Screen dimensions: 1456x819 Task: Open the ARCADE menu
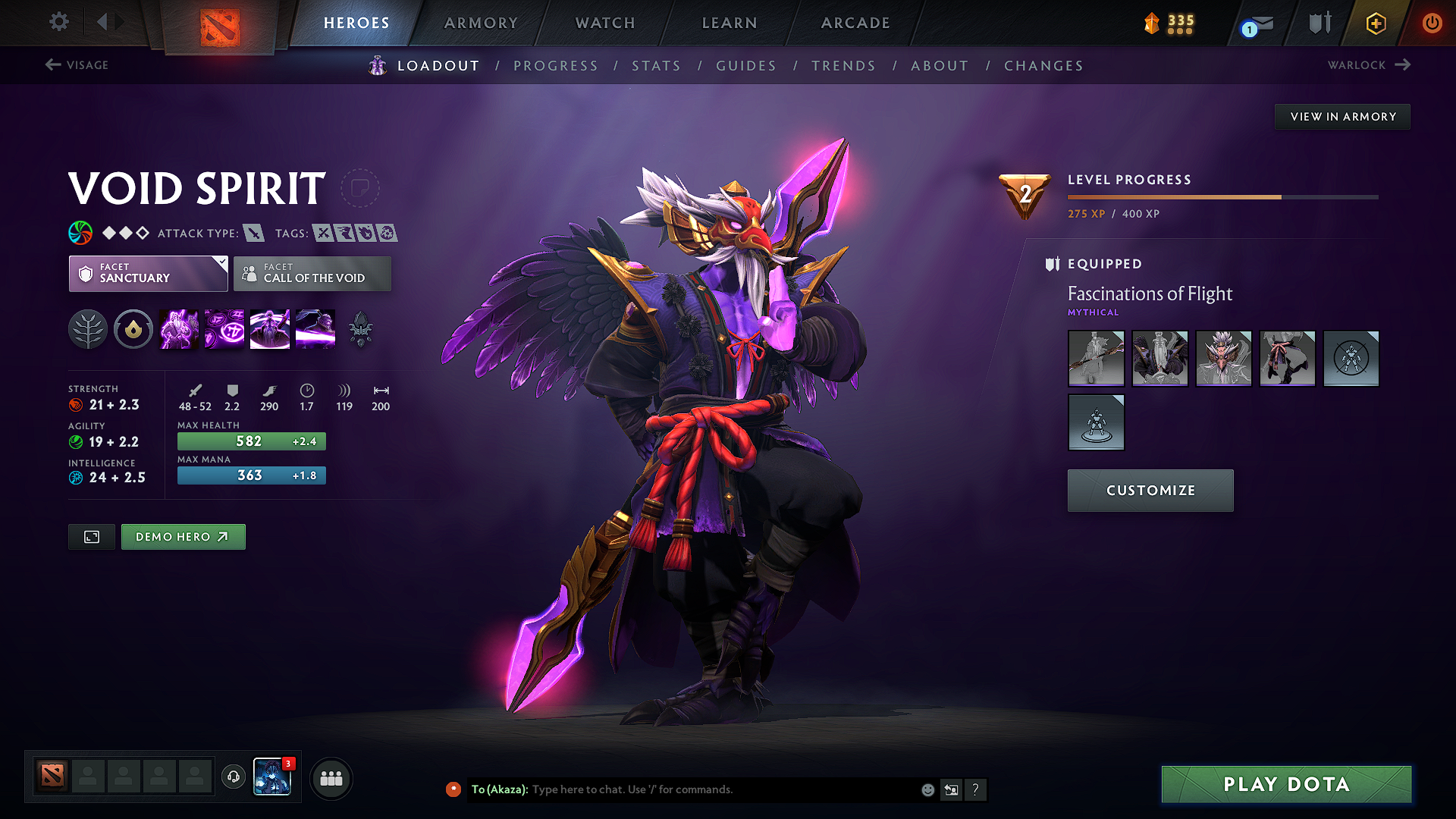click(855, 23)
